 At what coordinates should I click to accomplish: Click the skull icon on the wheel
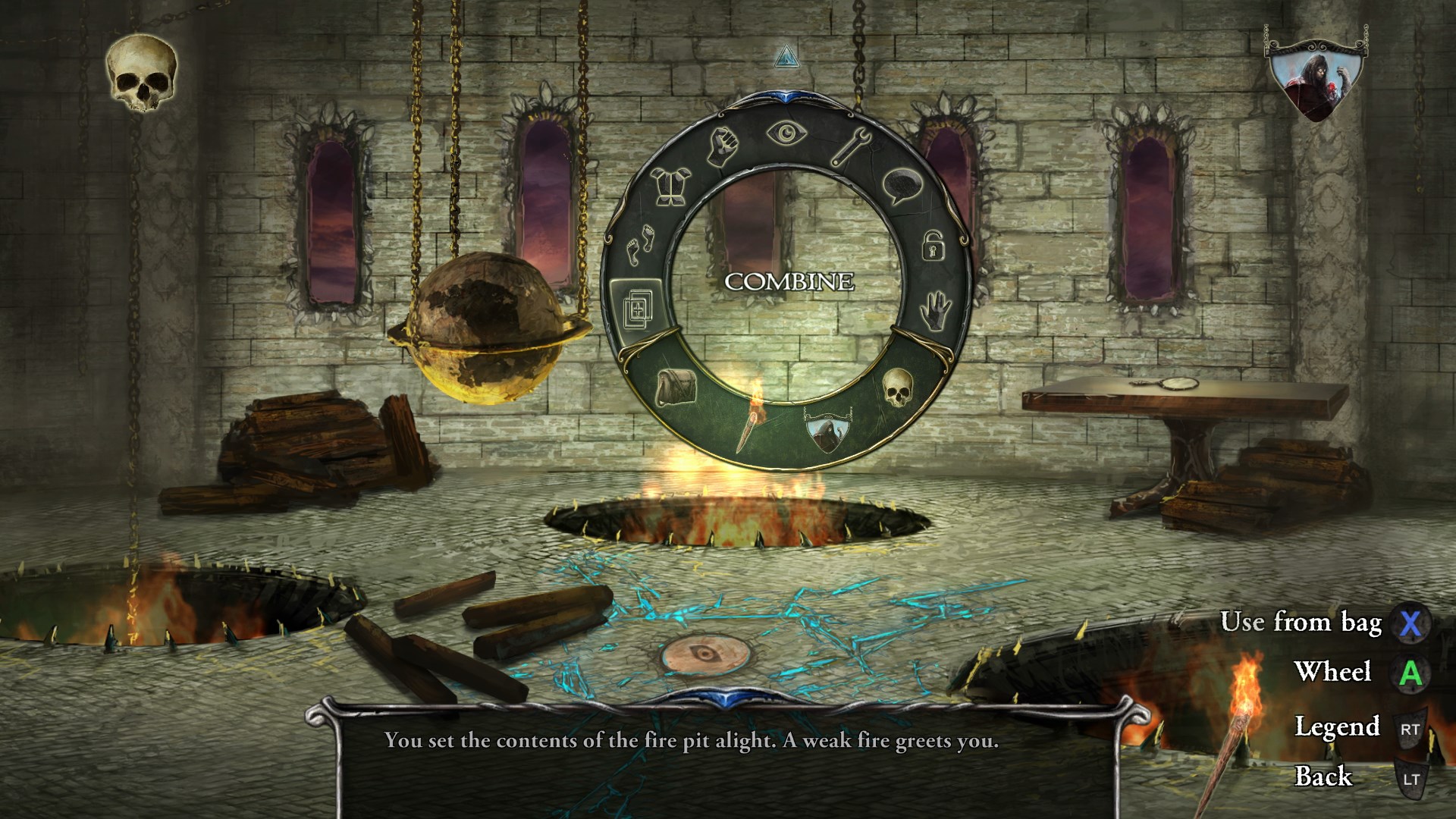point(897,388)
